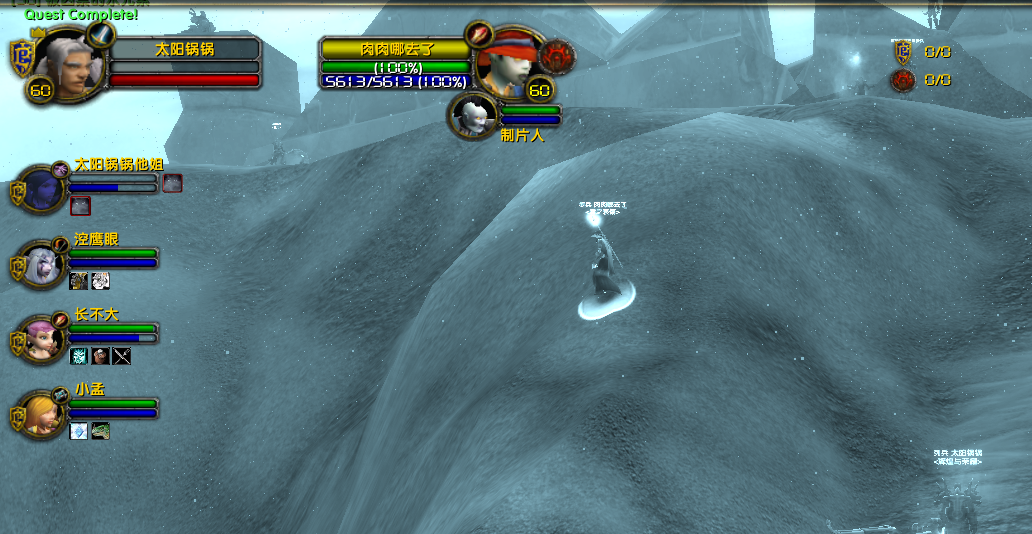Choose party member 长不大's portrait
This screenshot has height=534, width=1032.
tap(43, 339)
